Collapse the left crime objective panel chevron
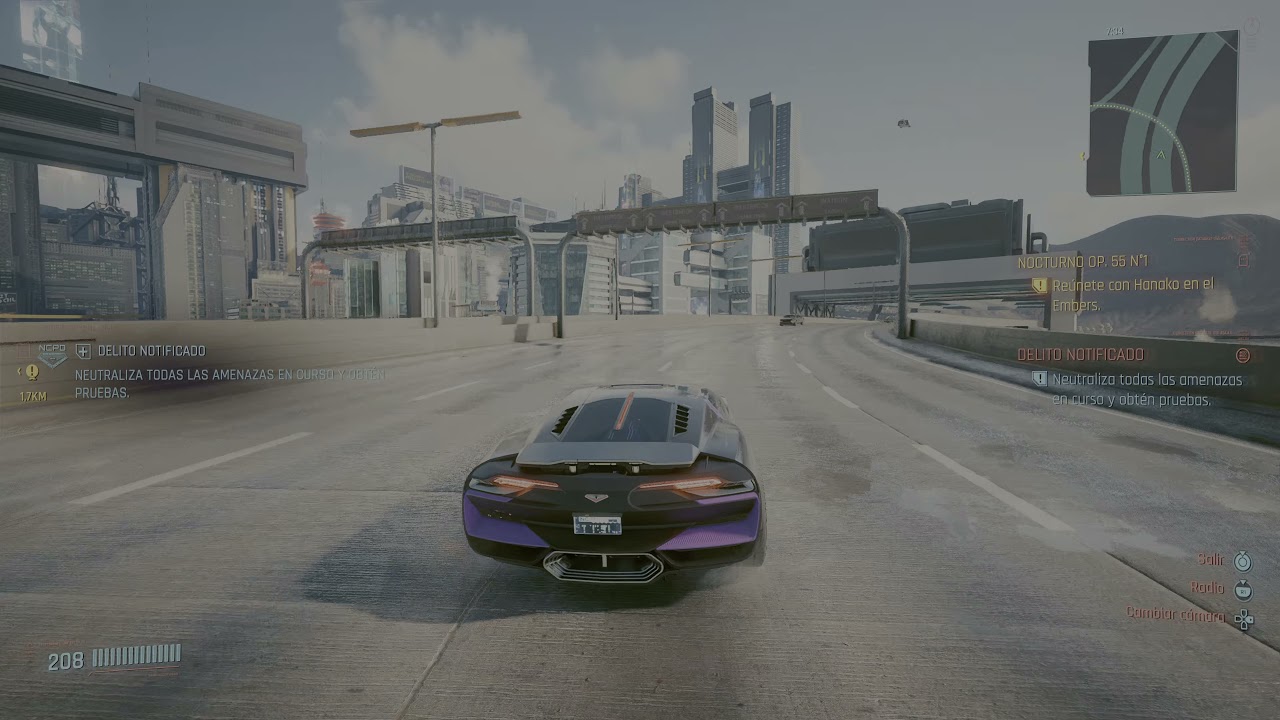This screenshot has width=1280, height=720. [19, 369]
